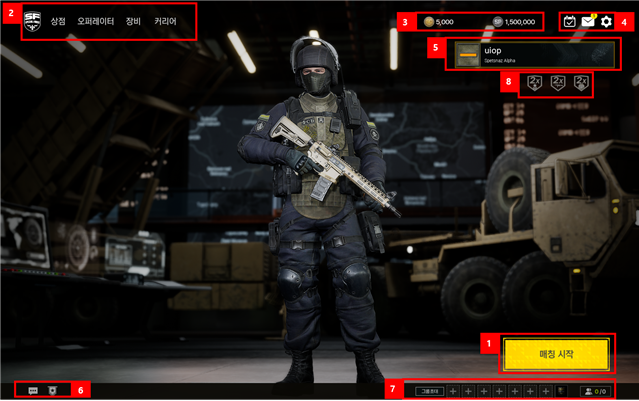The width and height of the screenshot is (639, 401).
Task: Click the badge icon beside chat
Action: [x=52, y=390]
